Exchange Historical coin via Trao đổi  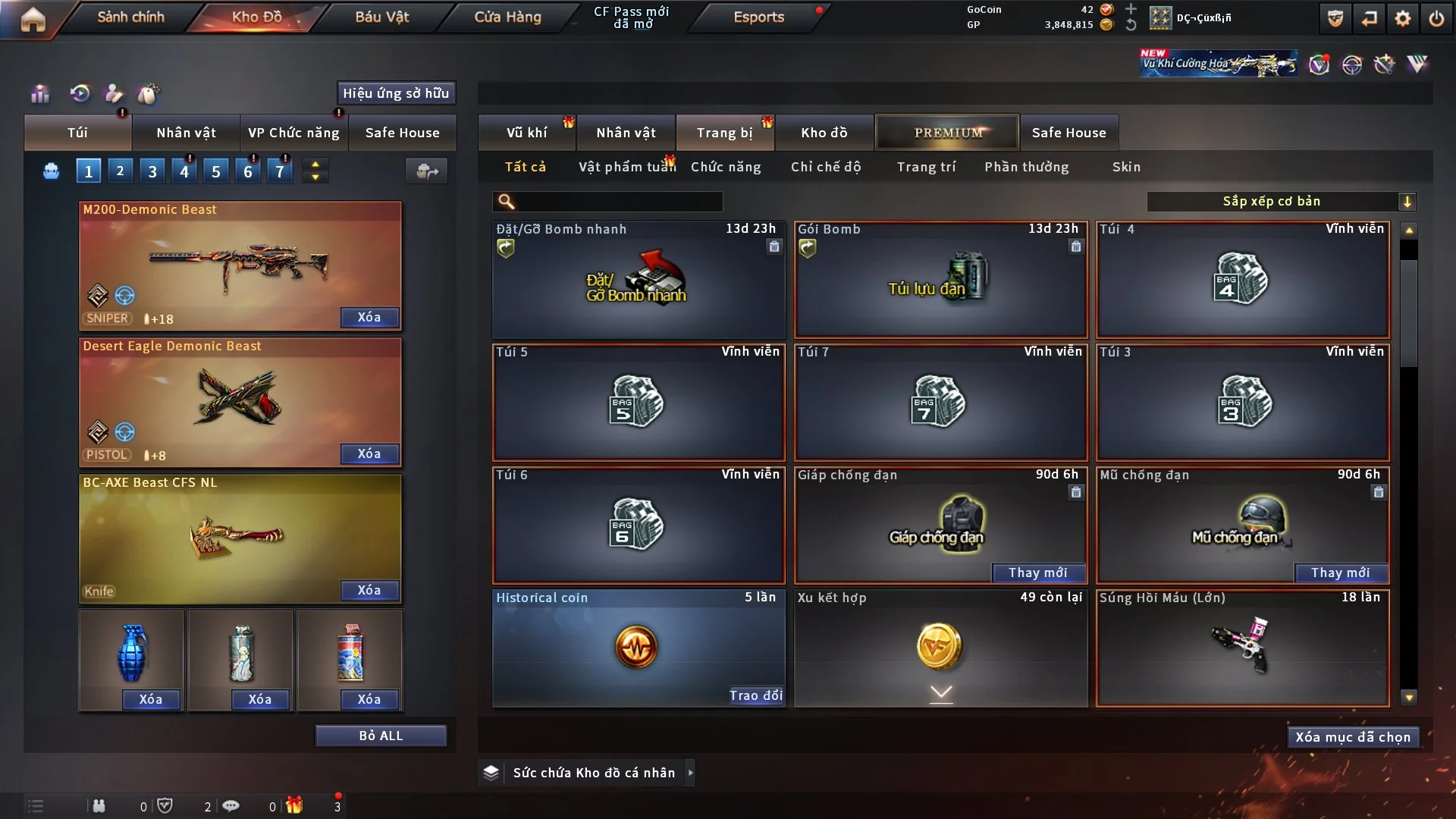click(755, 695)
